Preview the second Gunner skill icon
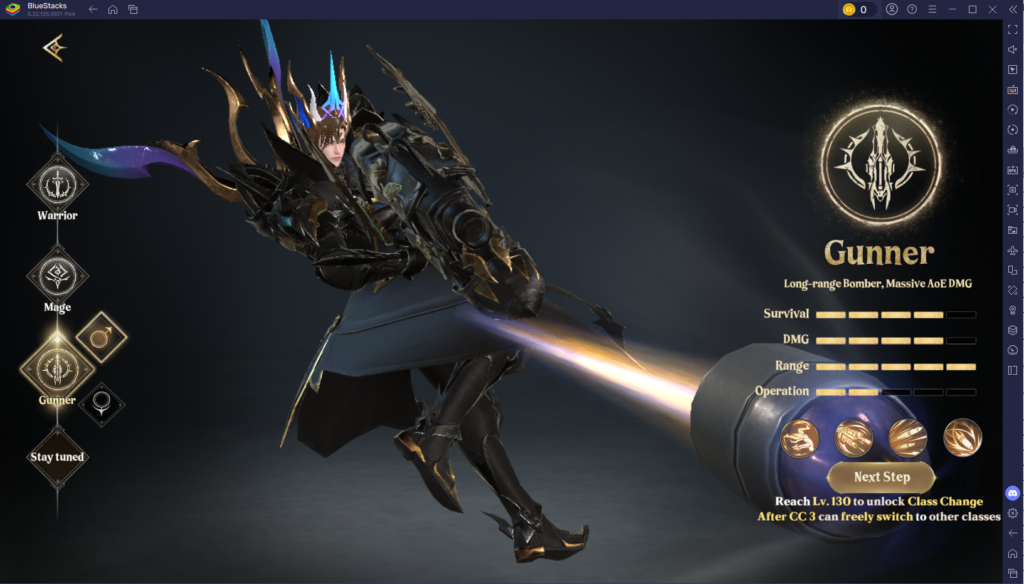 (x=854, y=437)
